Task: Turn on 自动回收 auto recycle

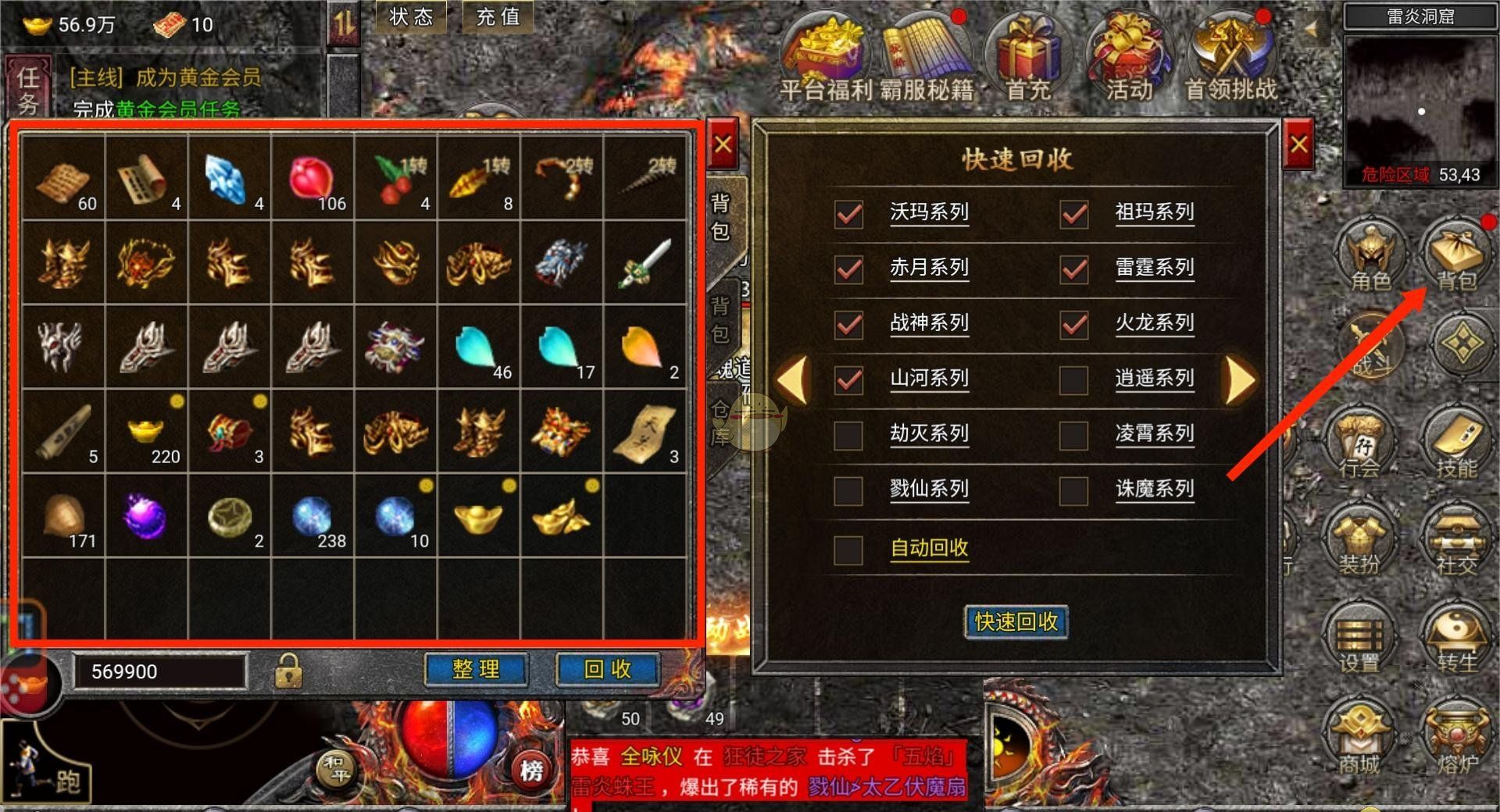Action: 848,550
